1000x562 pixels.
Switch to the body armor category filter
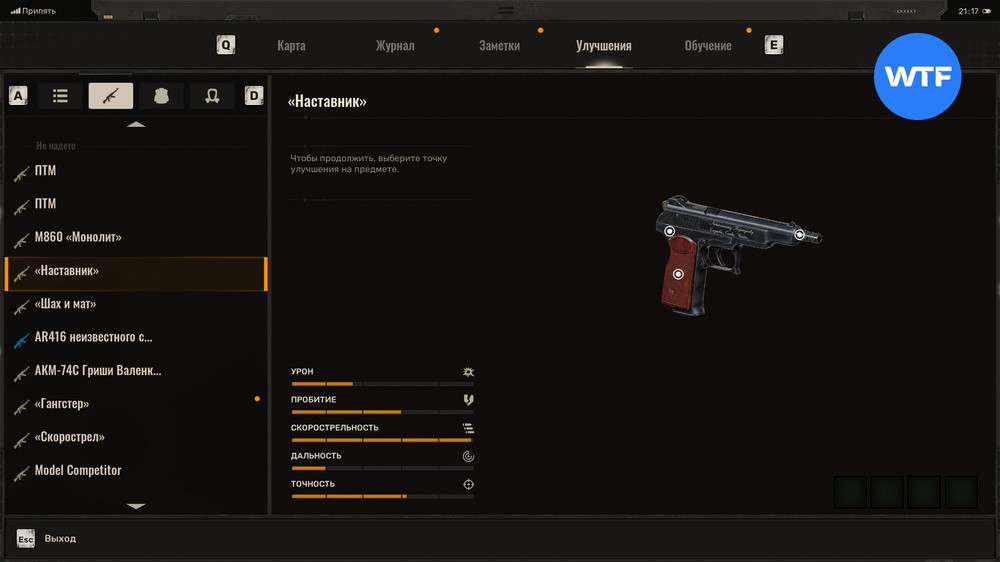(161, 96)
